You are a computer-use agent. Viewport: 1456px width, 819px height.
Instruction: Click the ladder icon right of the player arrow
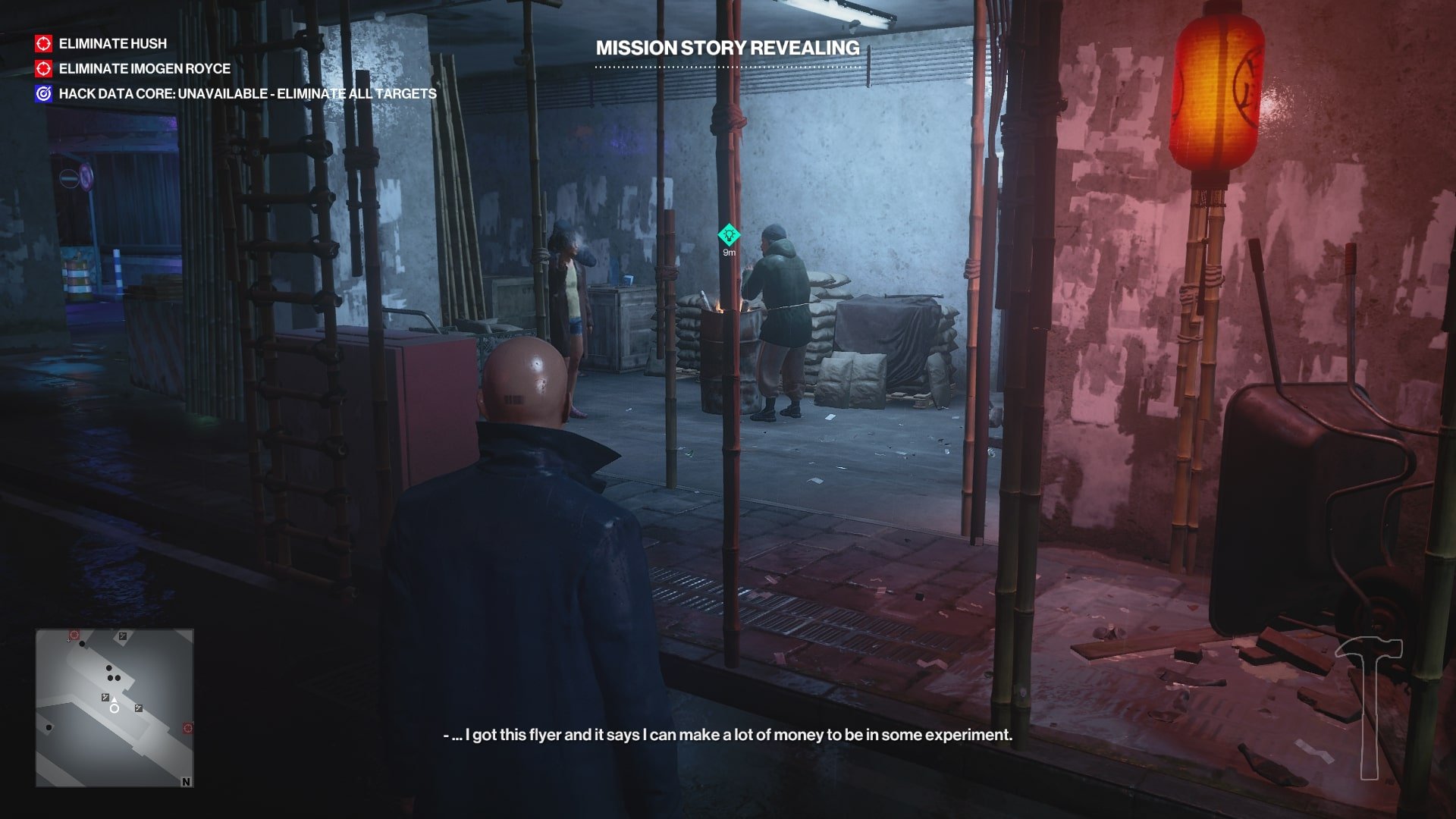coord(138,708)
